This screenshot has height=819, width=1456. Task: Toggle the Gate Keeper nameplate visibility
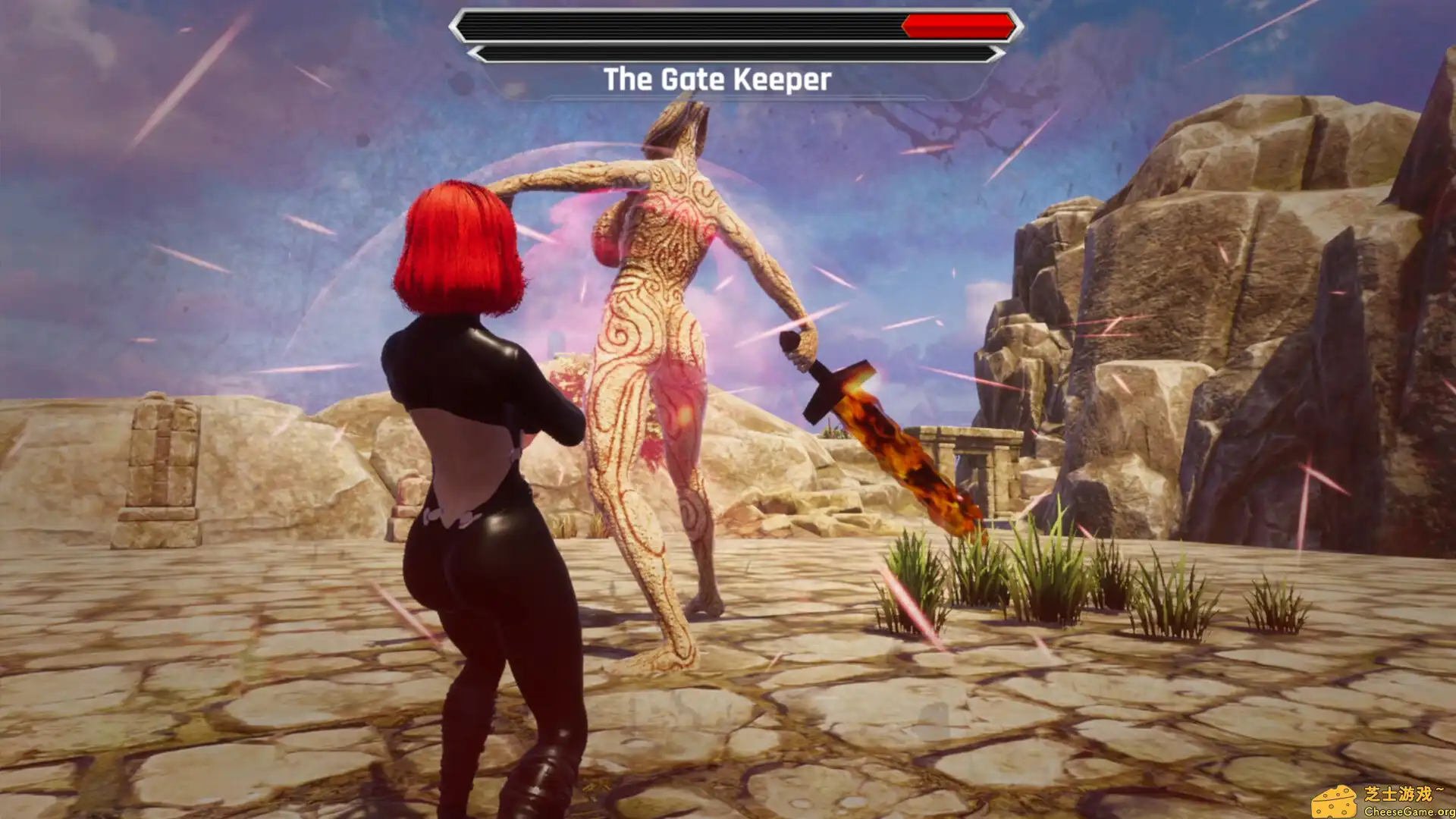pyautogui.click(x=717, y=79)
